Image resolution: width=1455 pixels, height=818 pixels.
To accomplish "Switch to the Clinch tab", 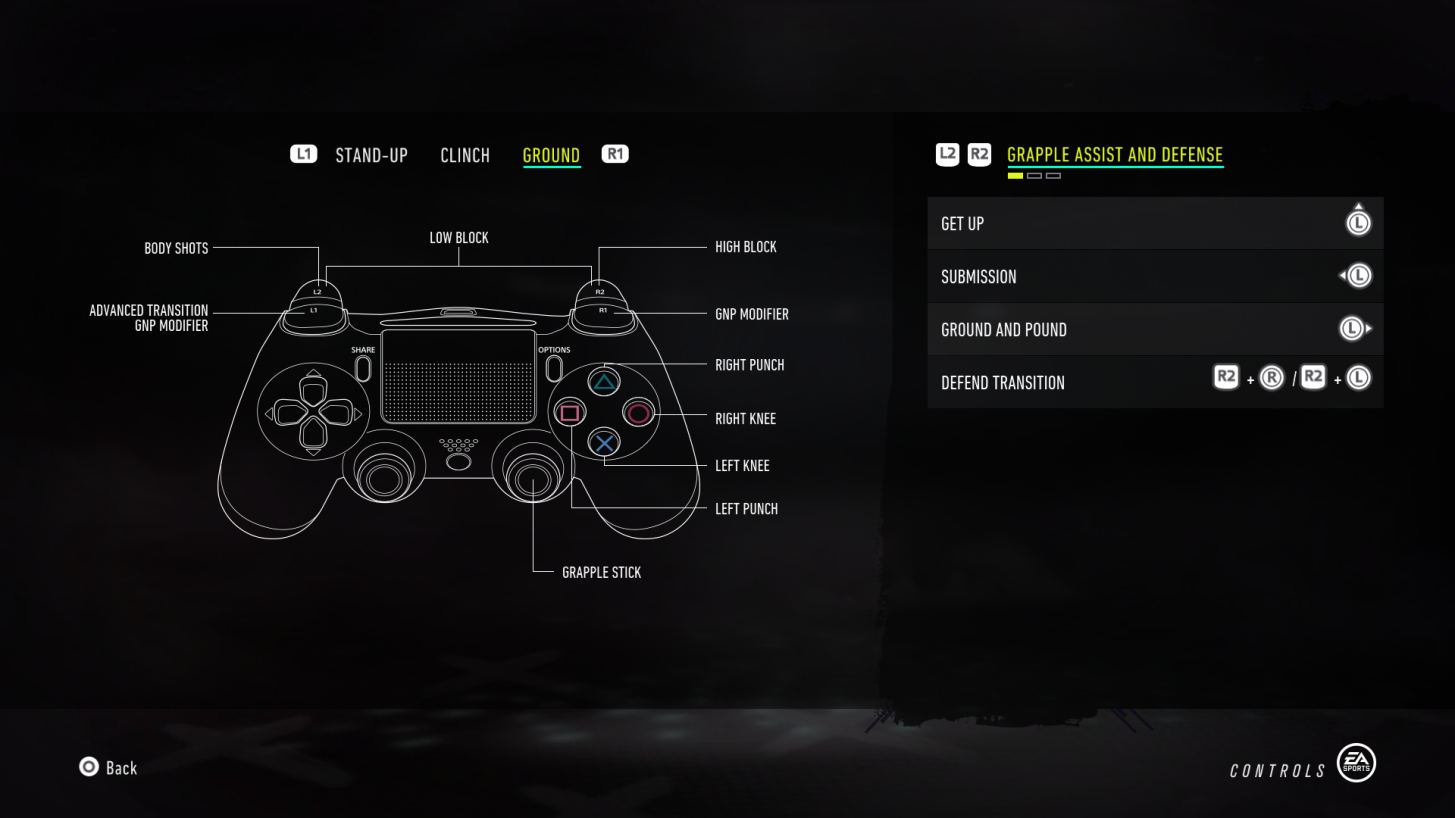I will pyautogui.click(x=465, y=155).
